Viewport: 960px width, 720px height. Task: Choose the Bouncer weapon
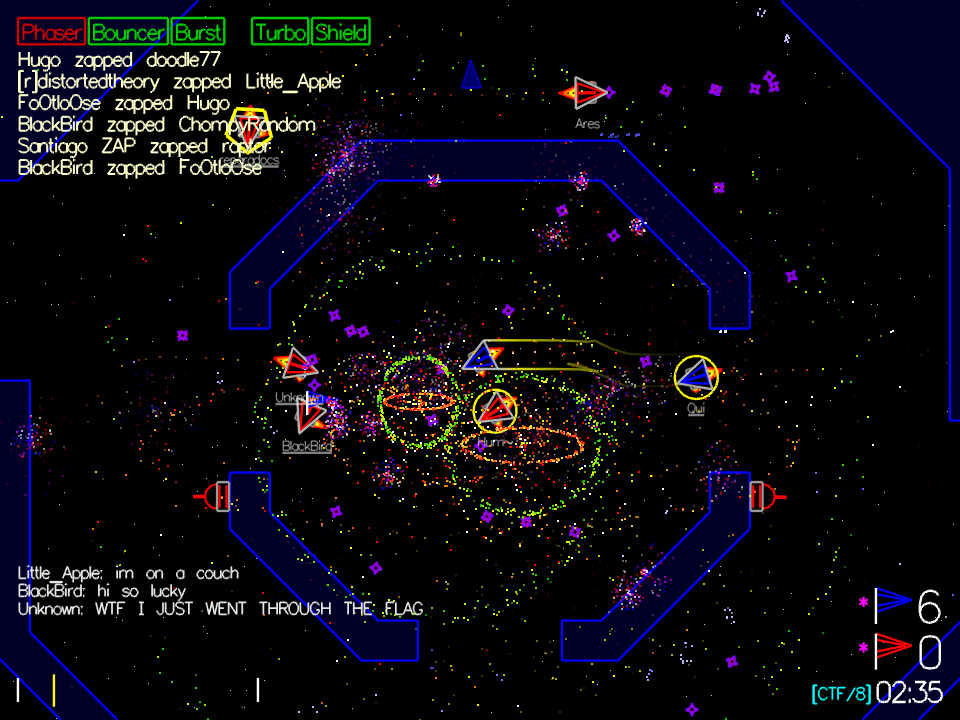(128, 32)
